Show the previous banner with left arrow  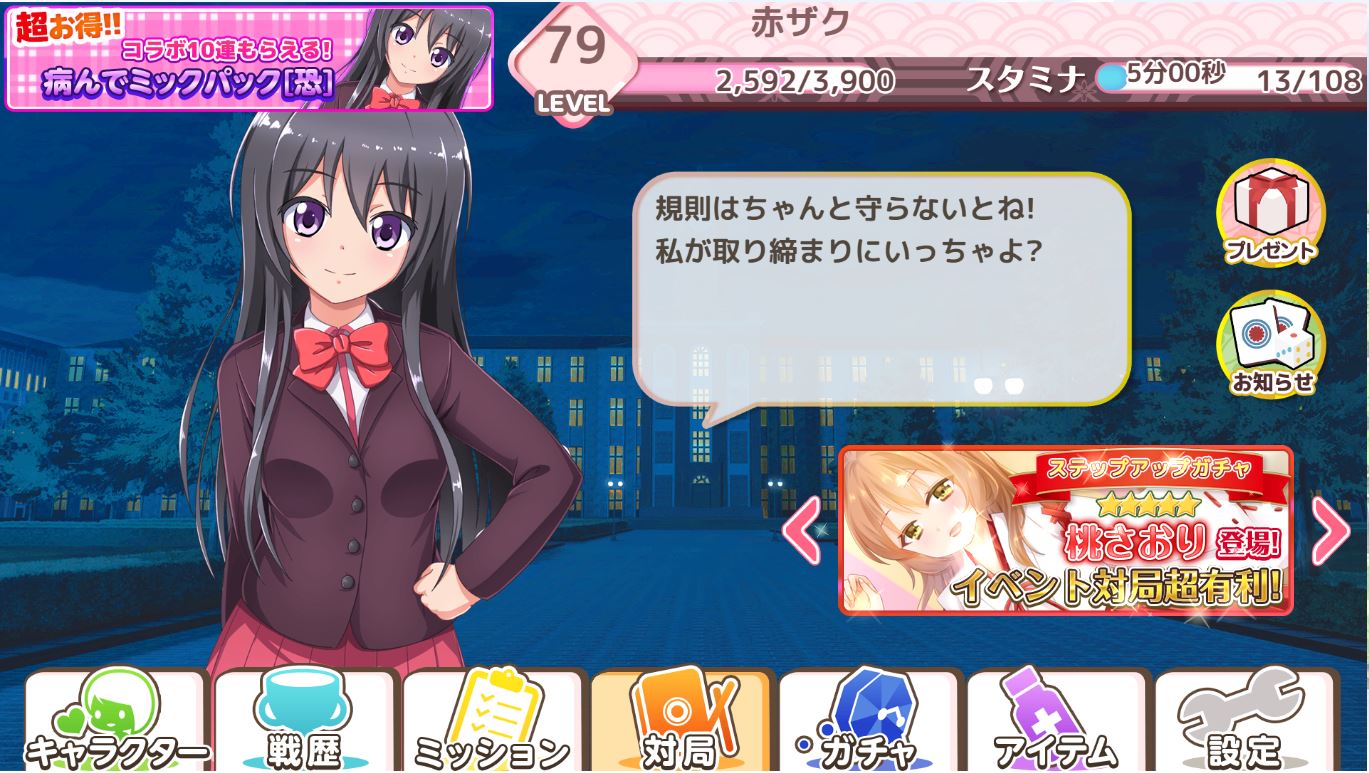click(801, 530)
